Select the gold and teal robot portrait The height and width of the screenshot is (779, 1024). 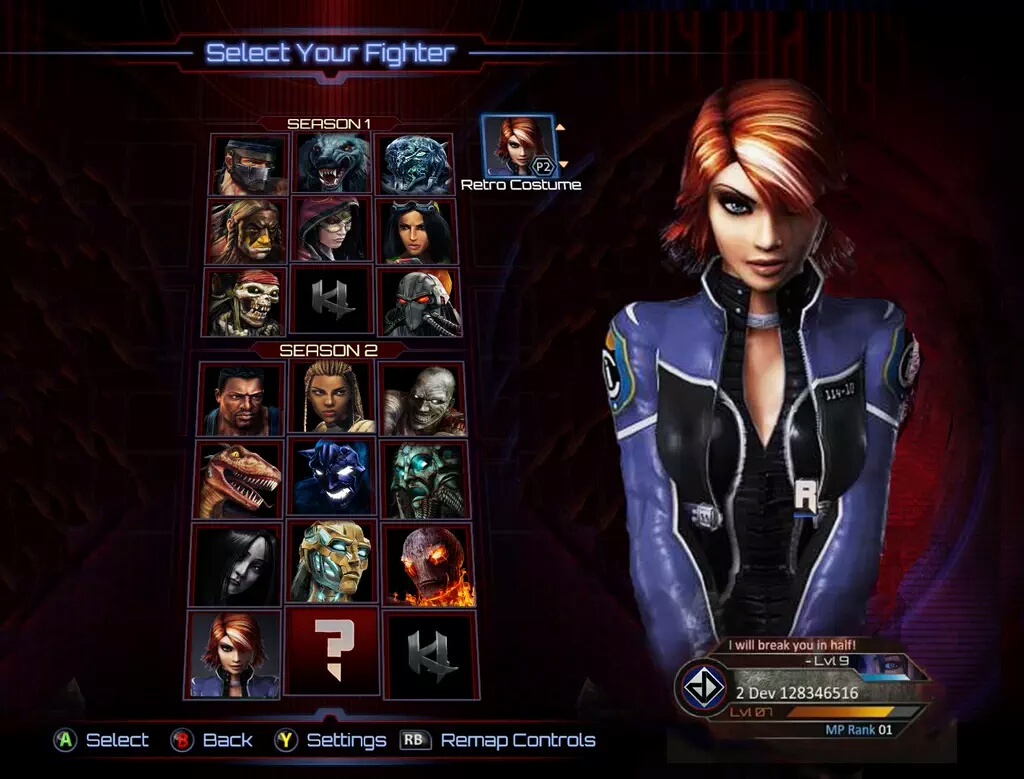(332, 564)
